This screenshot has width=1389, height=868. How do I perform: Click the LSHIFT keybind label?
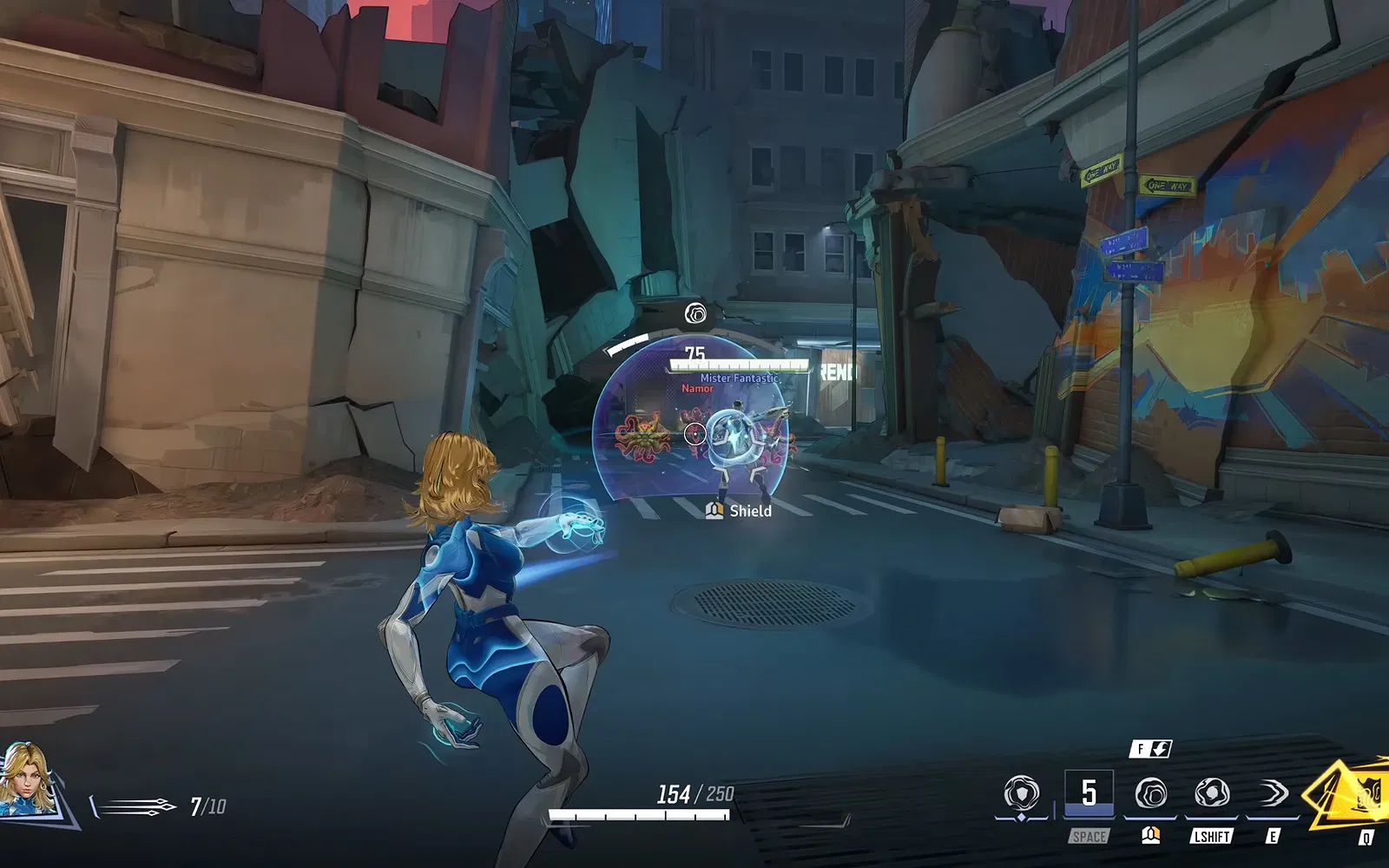pos(1211,835)
